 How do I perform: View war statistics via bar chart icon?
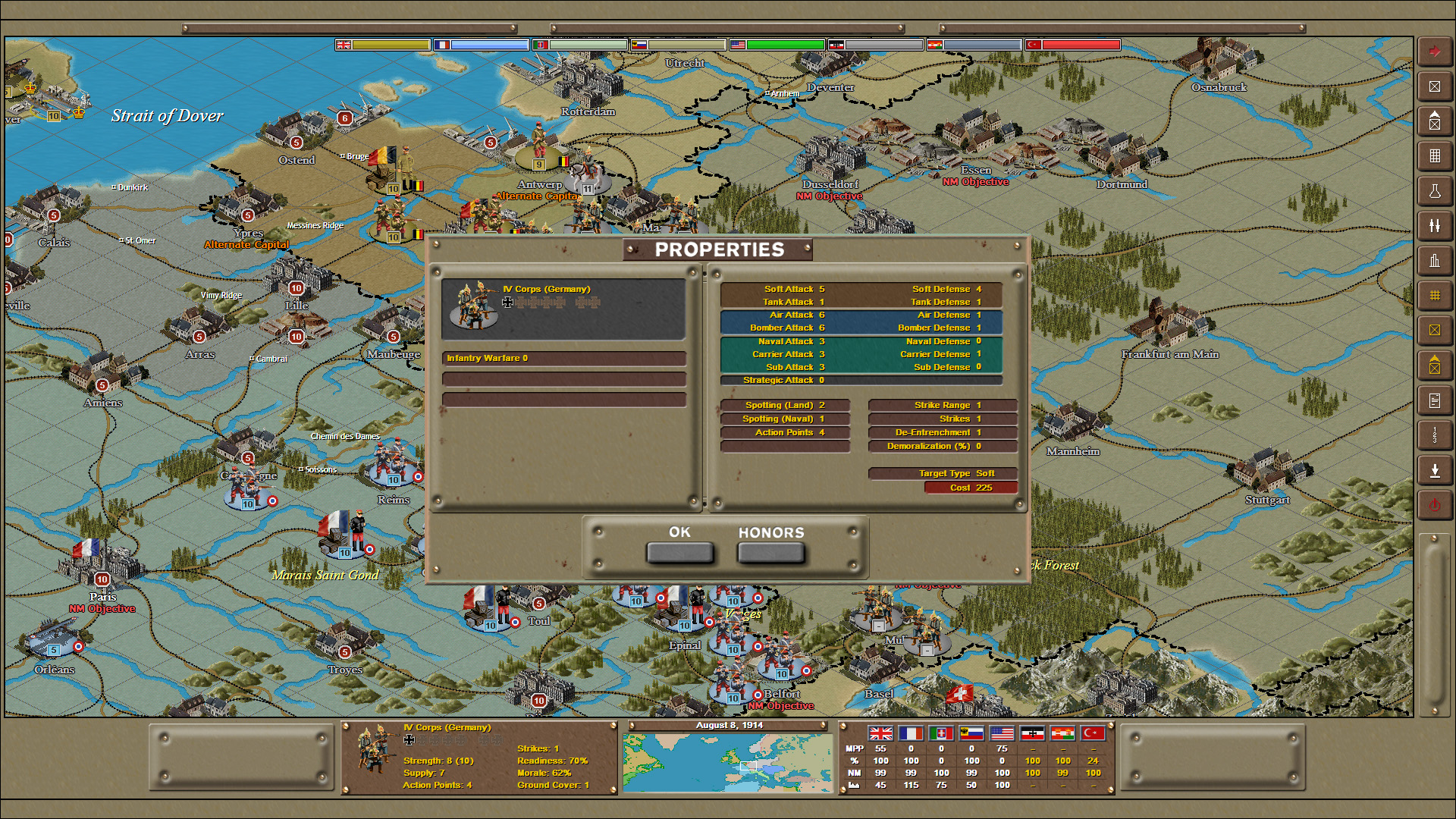(x=1435, y=261)
